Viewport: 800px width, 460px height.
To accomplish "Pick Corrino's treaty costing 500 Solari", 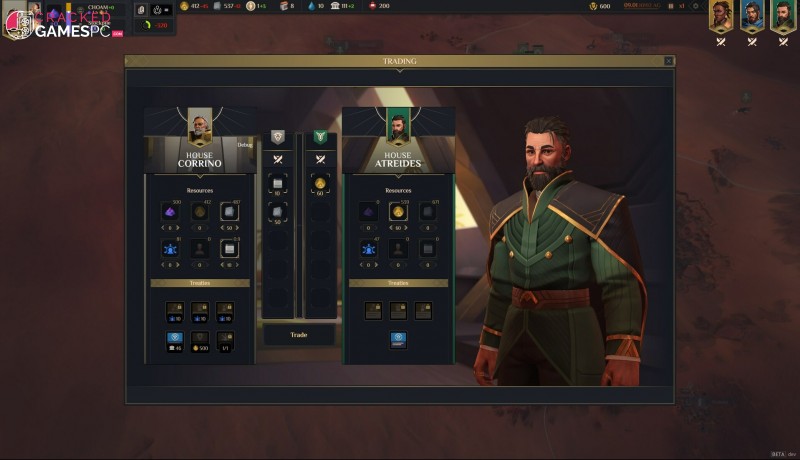I will coord(198,339).
